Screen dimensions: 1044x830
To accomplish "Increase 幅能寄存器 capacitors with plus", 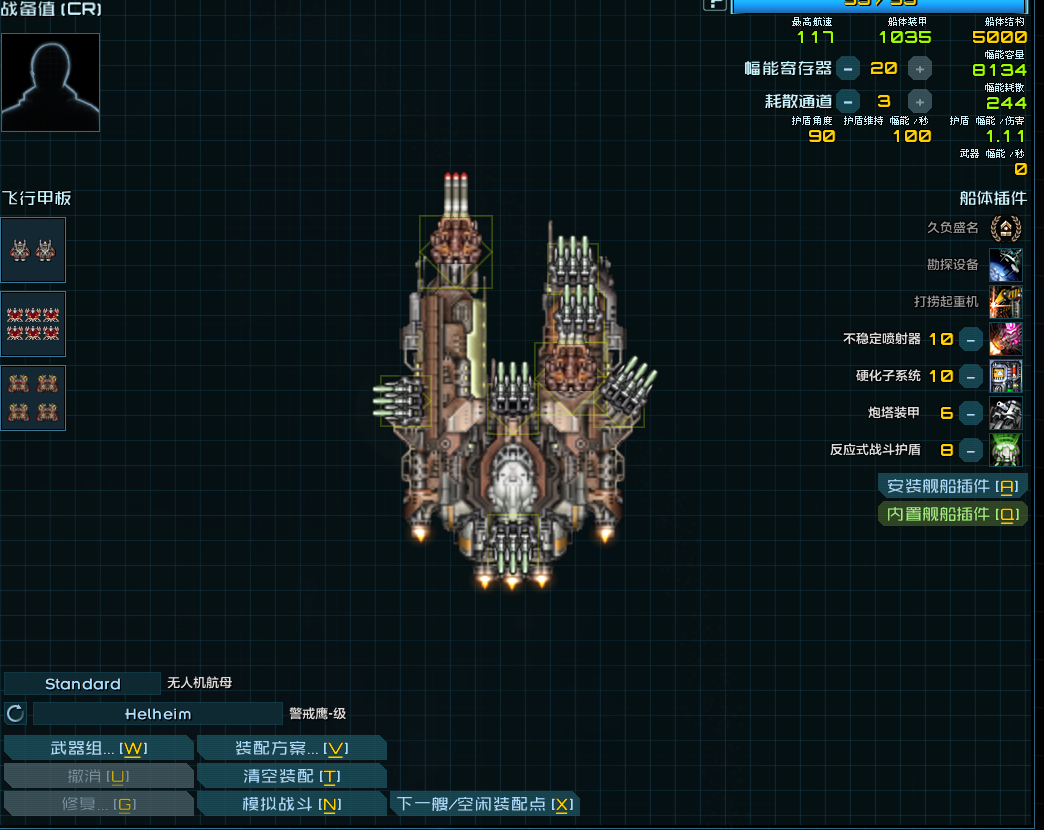I will (x=919, y=68).
